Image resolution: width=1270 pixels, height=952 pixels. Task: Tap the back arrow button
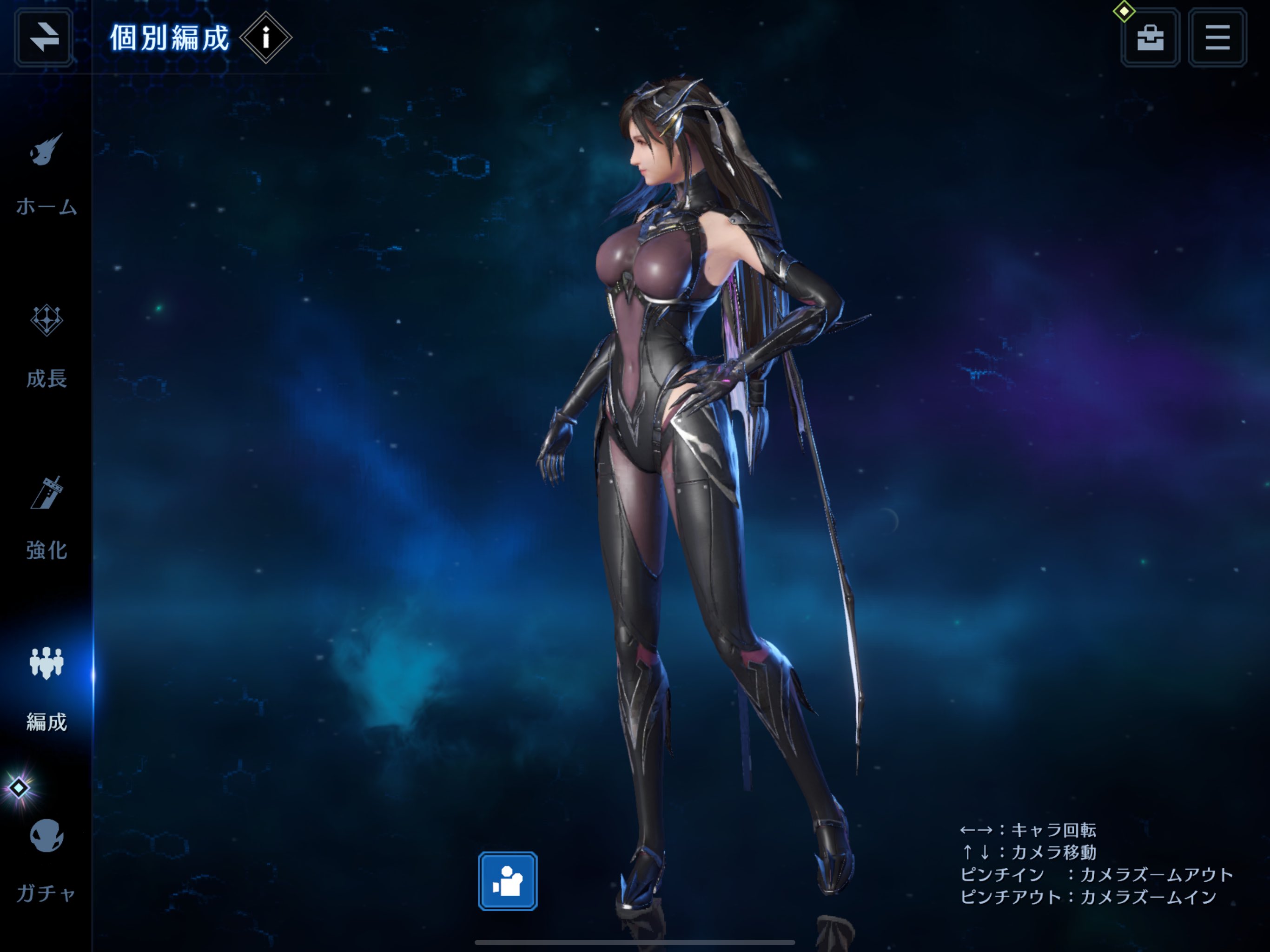pyautogui.click(x=44, y=38)
